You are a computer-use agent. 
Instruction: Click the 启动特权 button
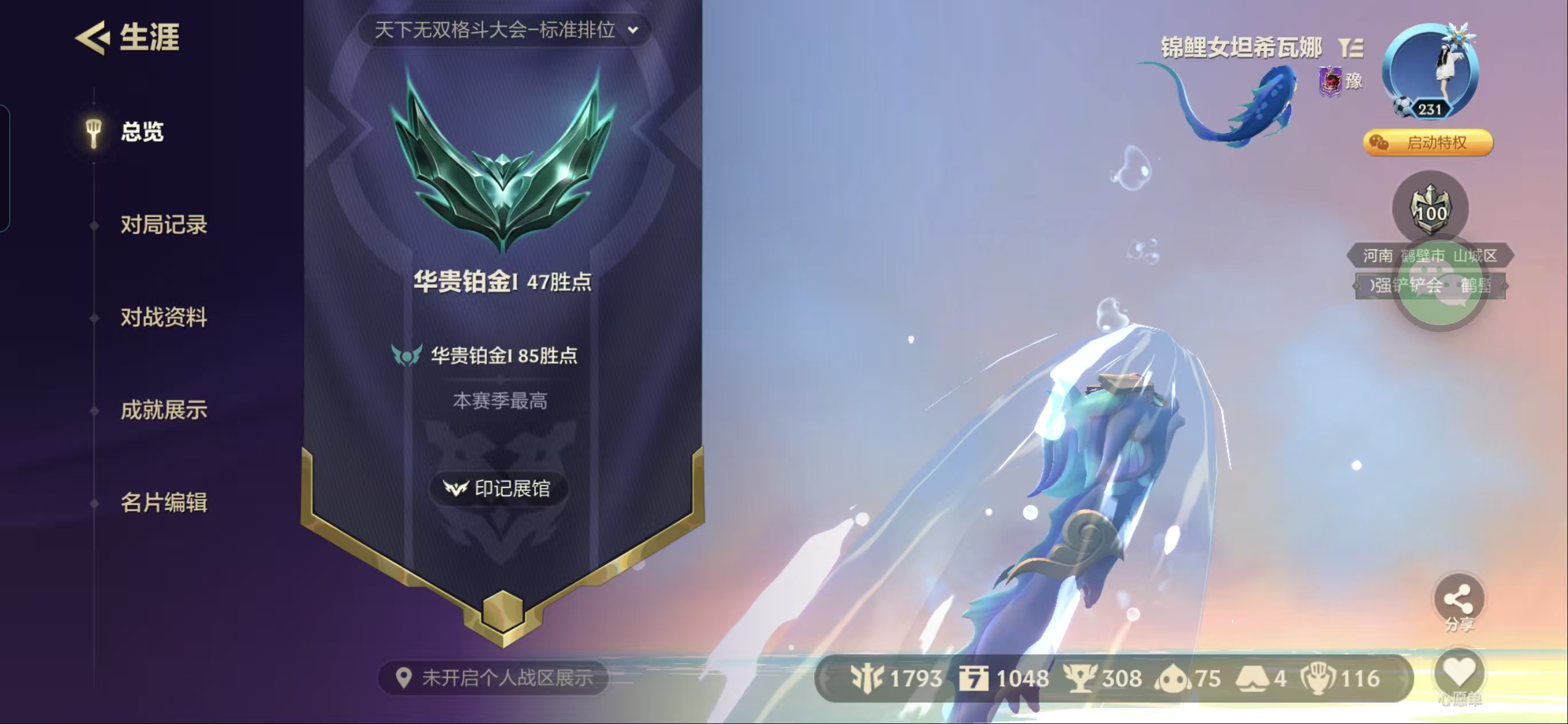pyautogui.click(x=1428, y=143)
